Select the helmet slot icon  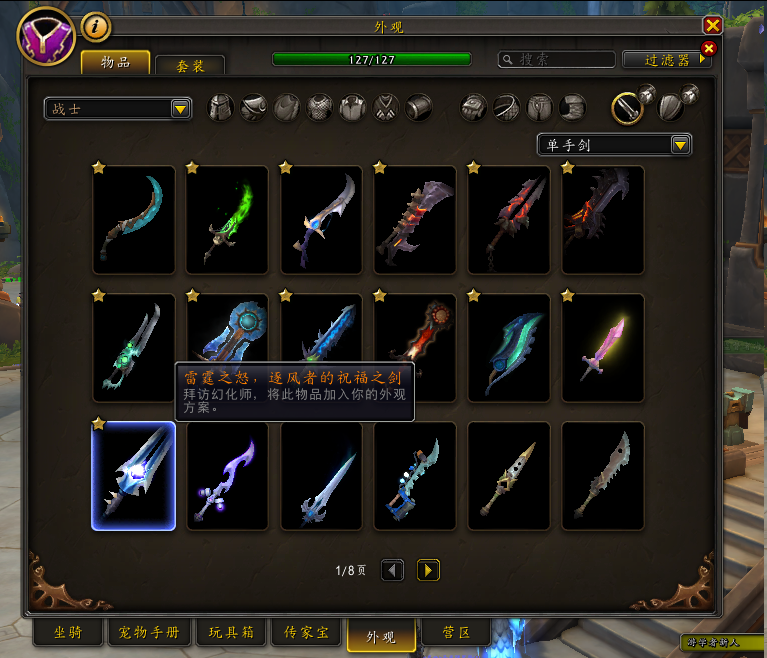[x=220, y=107]
